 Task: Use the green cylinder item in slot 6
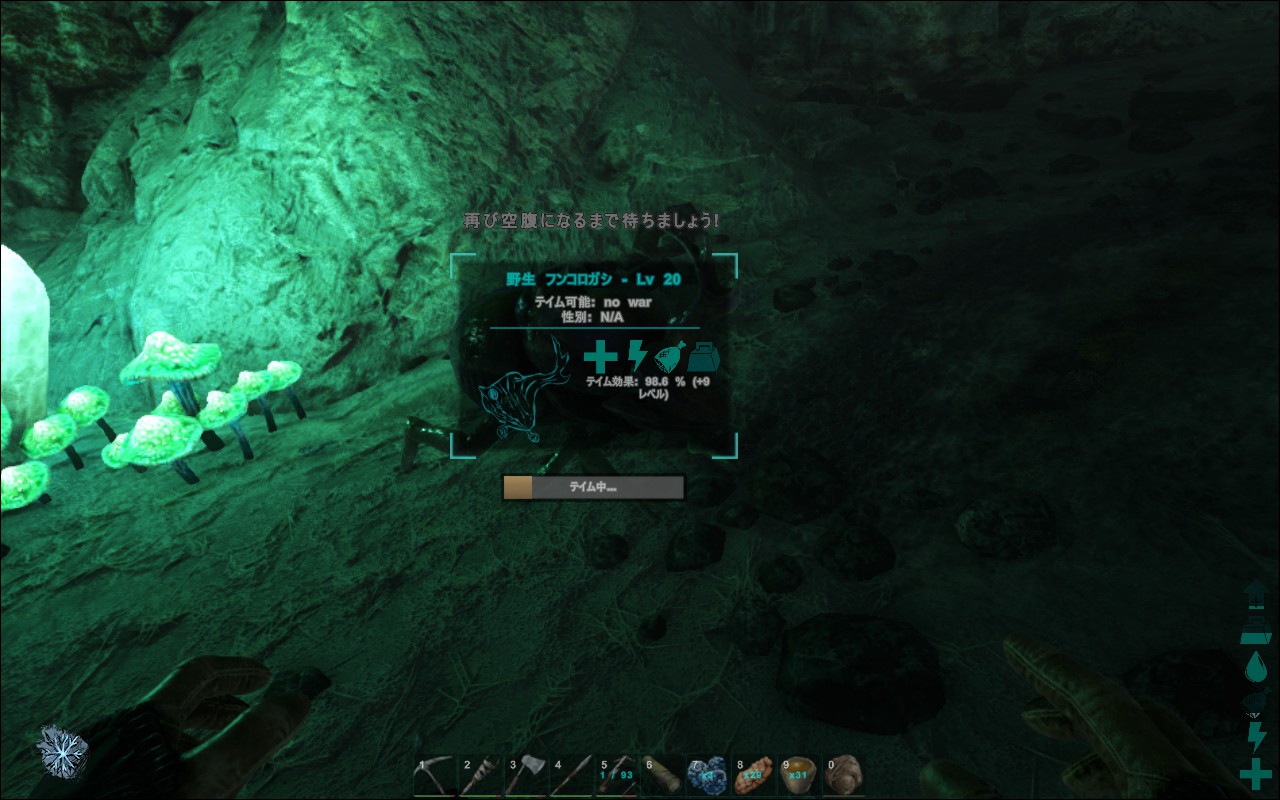click(662, 775)
